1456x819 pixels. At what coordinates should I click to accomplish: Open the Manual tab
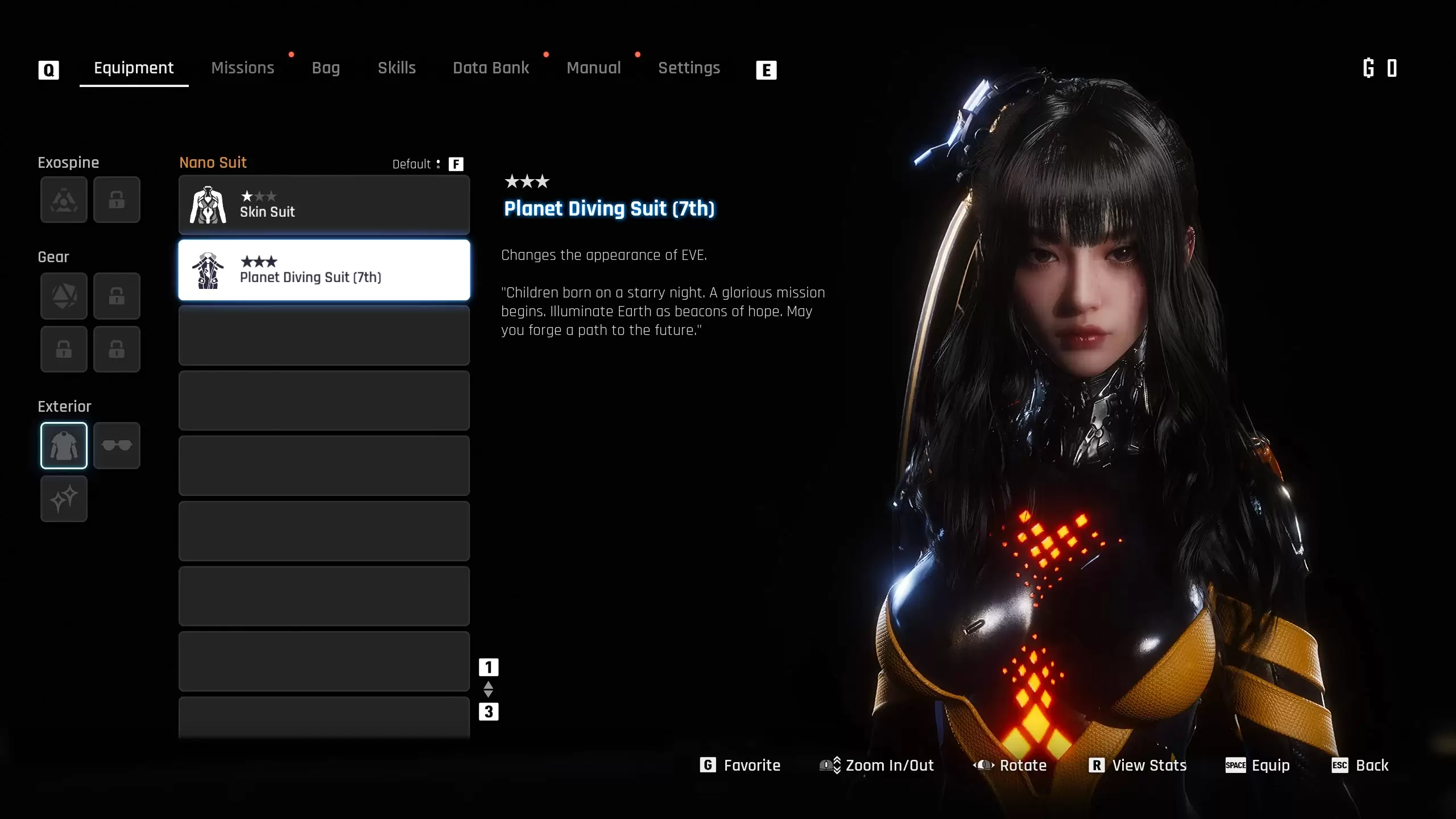[593, 68]
